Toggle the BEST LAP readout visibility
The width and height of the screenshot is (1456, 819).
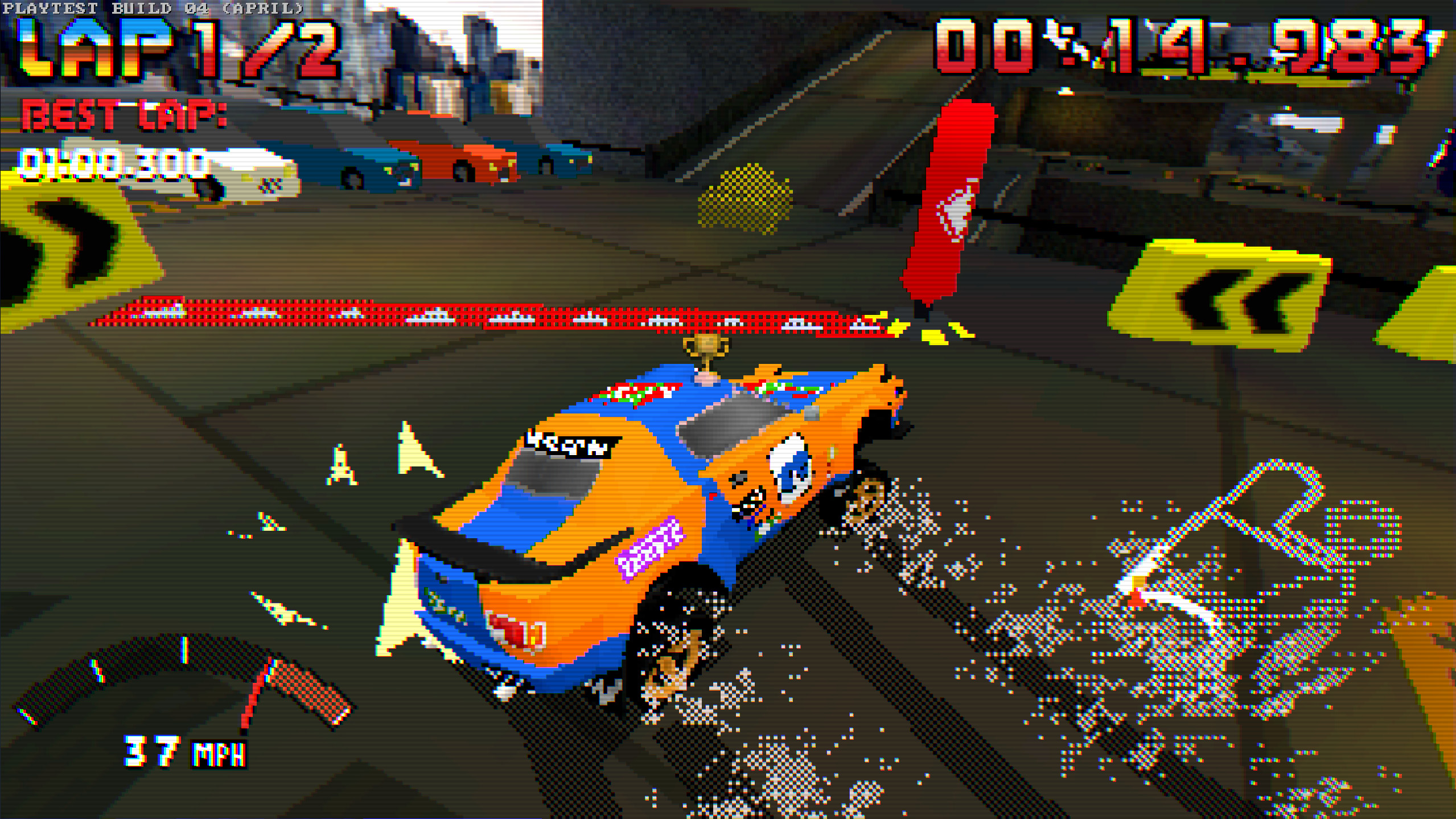tap(122, 117)
